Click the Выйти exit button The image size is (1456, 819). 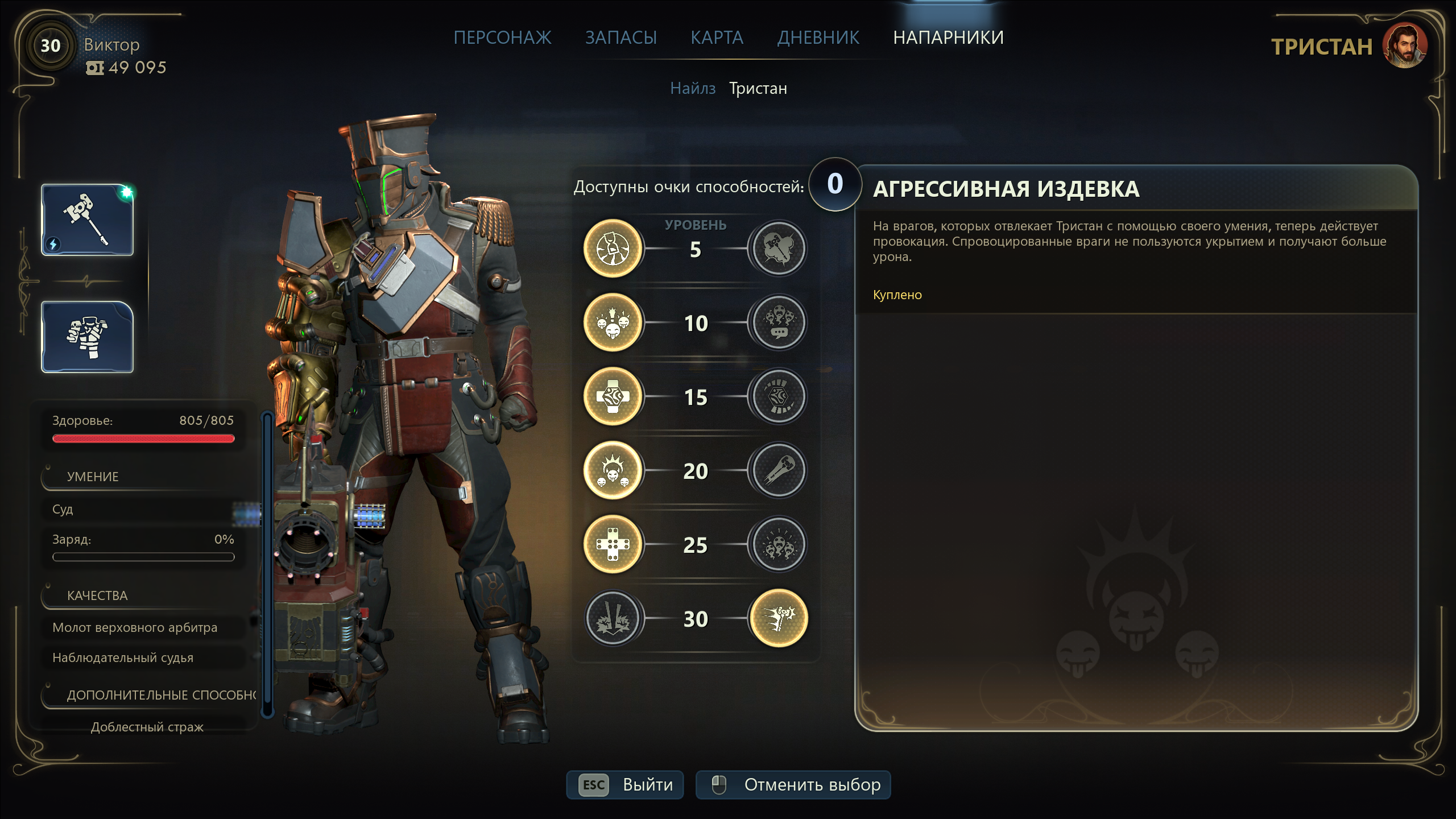tap(625, 785)
